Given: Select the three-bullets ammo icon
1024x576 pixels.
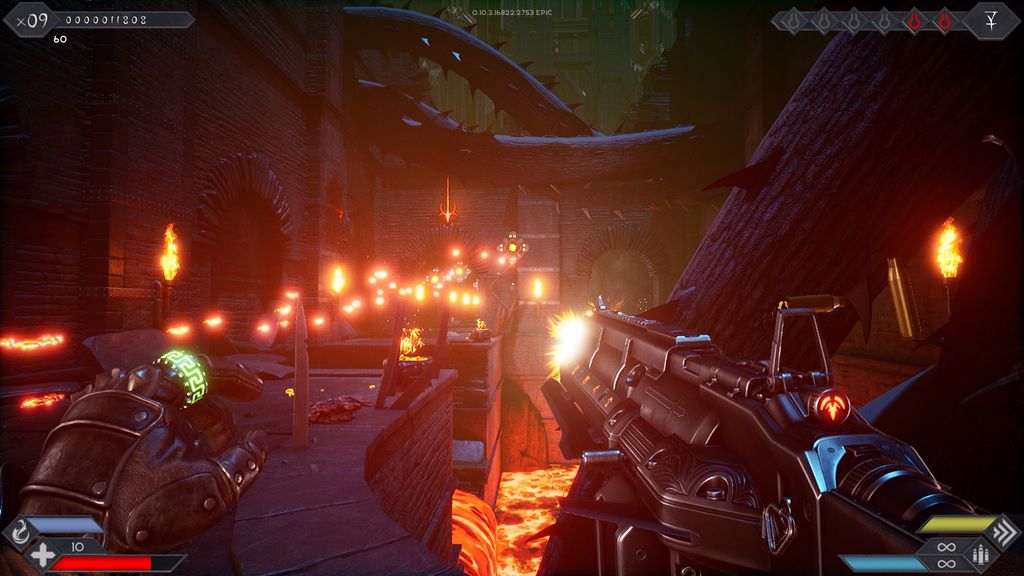Looking at the screenshot, I should coord(980,554).
